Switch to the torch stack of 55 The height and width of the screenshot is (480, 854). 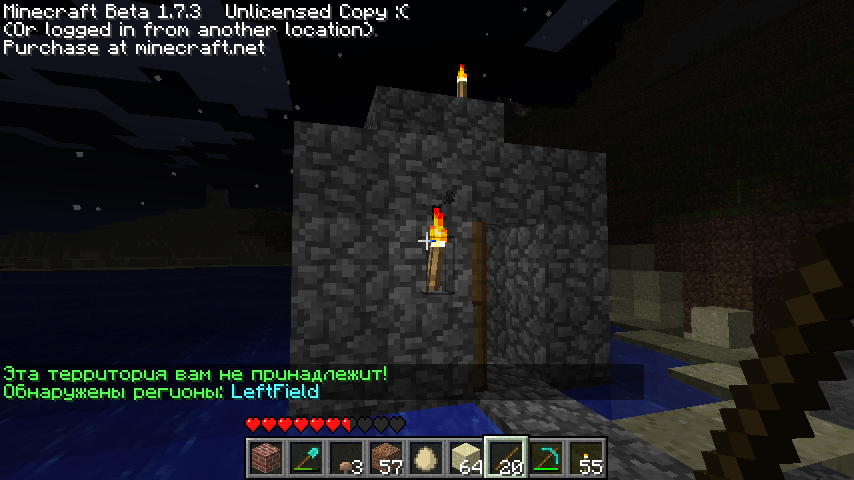(586, 458)
